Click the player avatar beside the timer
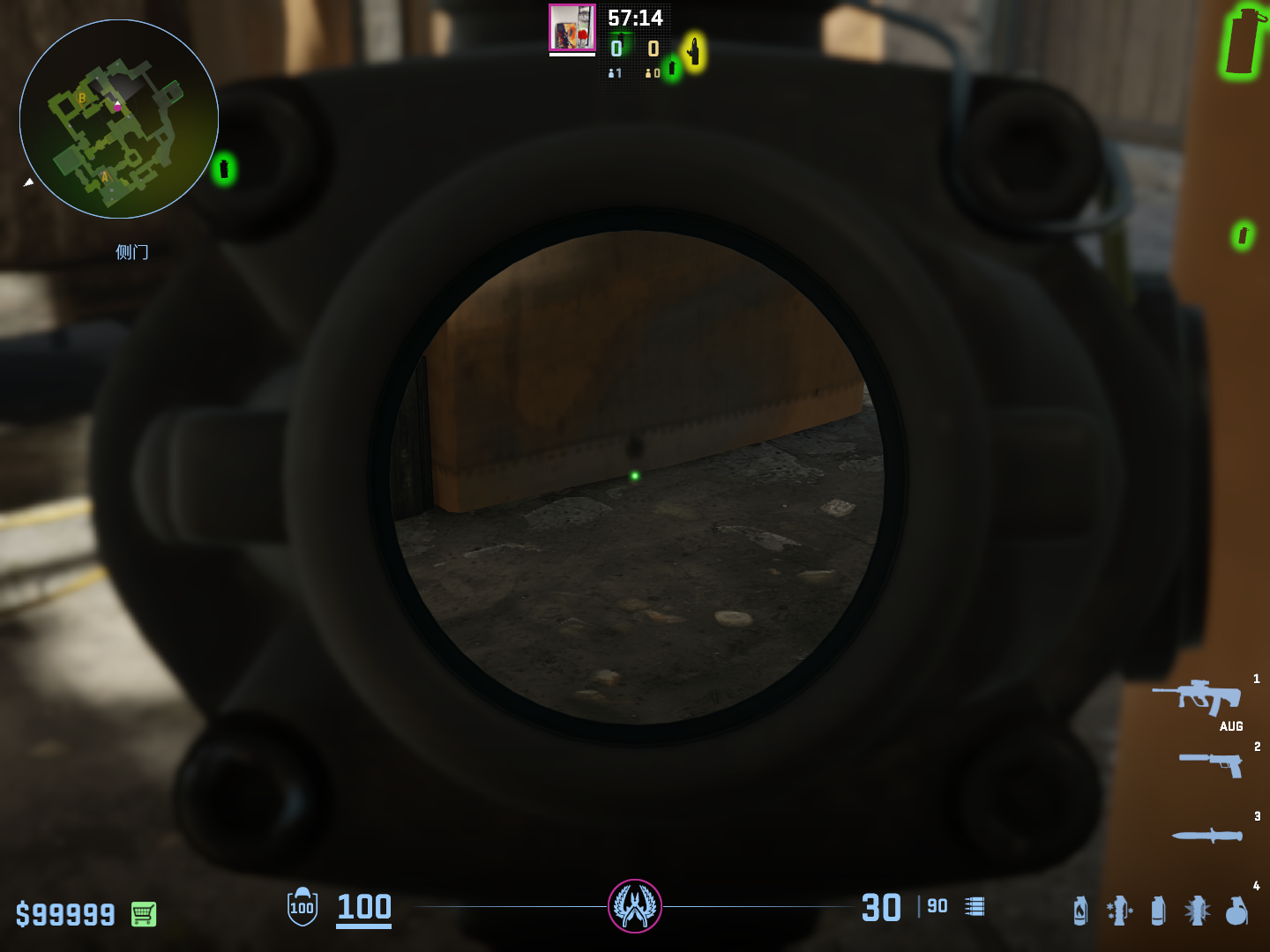This screenshot has width=1270, height=952. [x=572, y=28]
